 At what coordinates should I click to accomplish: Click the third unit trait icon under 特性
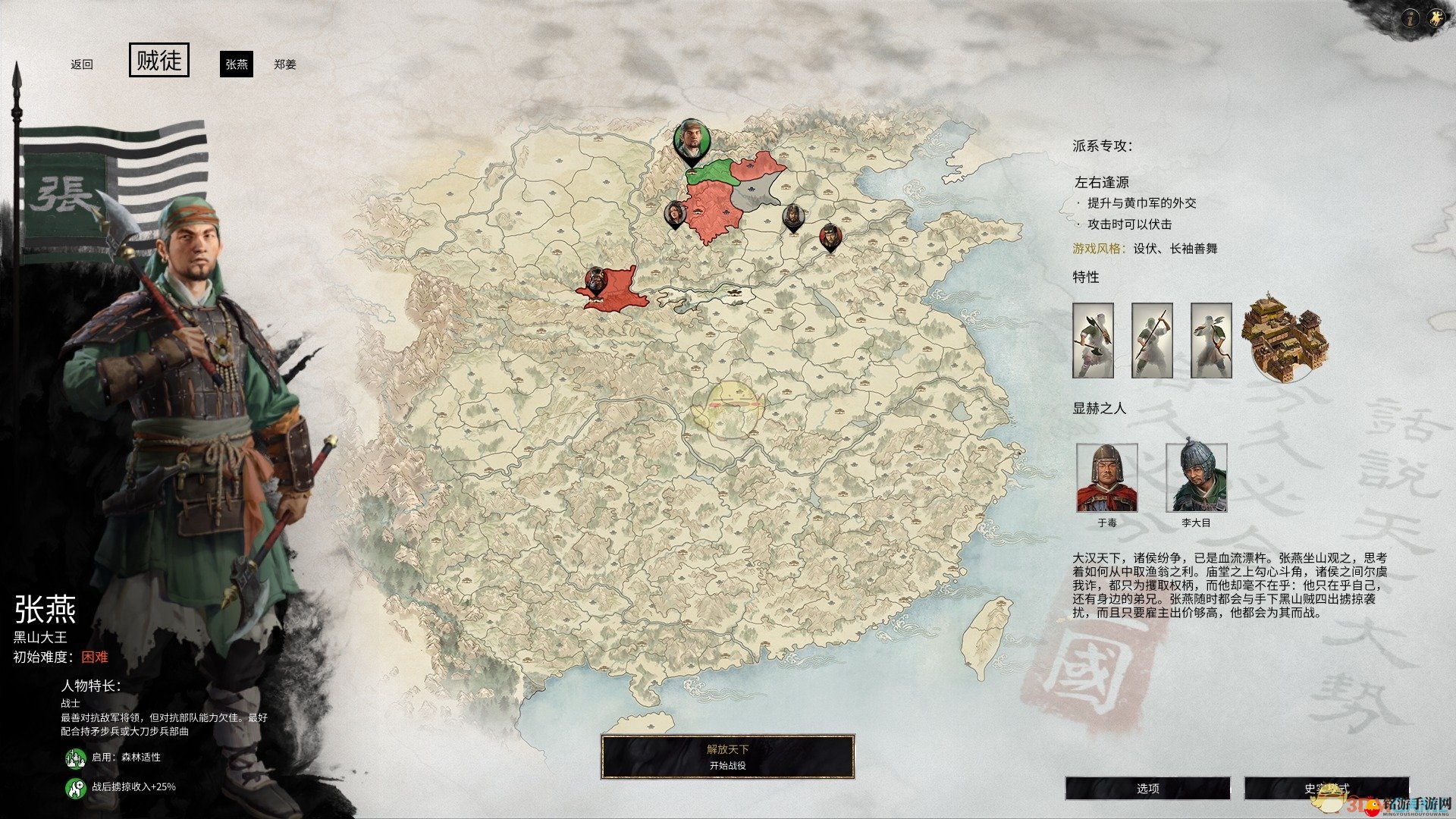[1210, 341]
